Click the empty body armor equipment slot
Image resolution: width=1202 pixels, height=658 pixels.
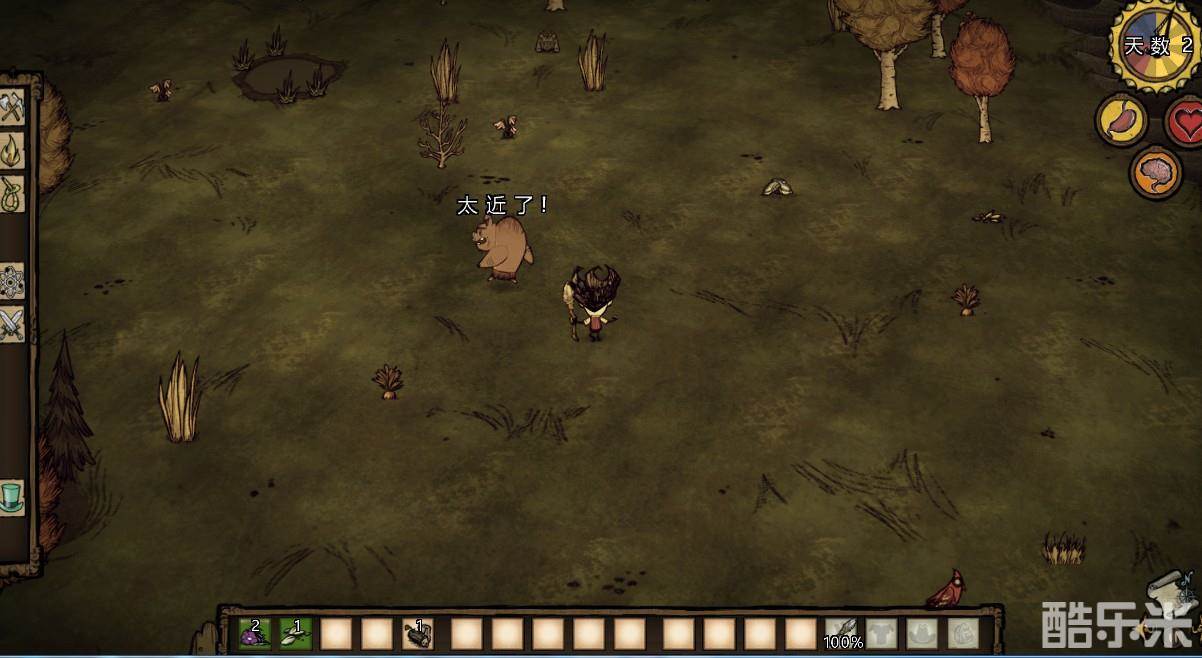pyautogui.click(x=881, y=633)
